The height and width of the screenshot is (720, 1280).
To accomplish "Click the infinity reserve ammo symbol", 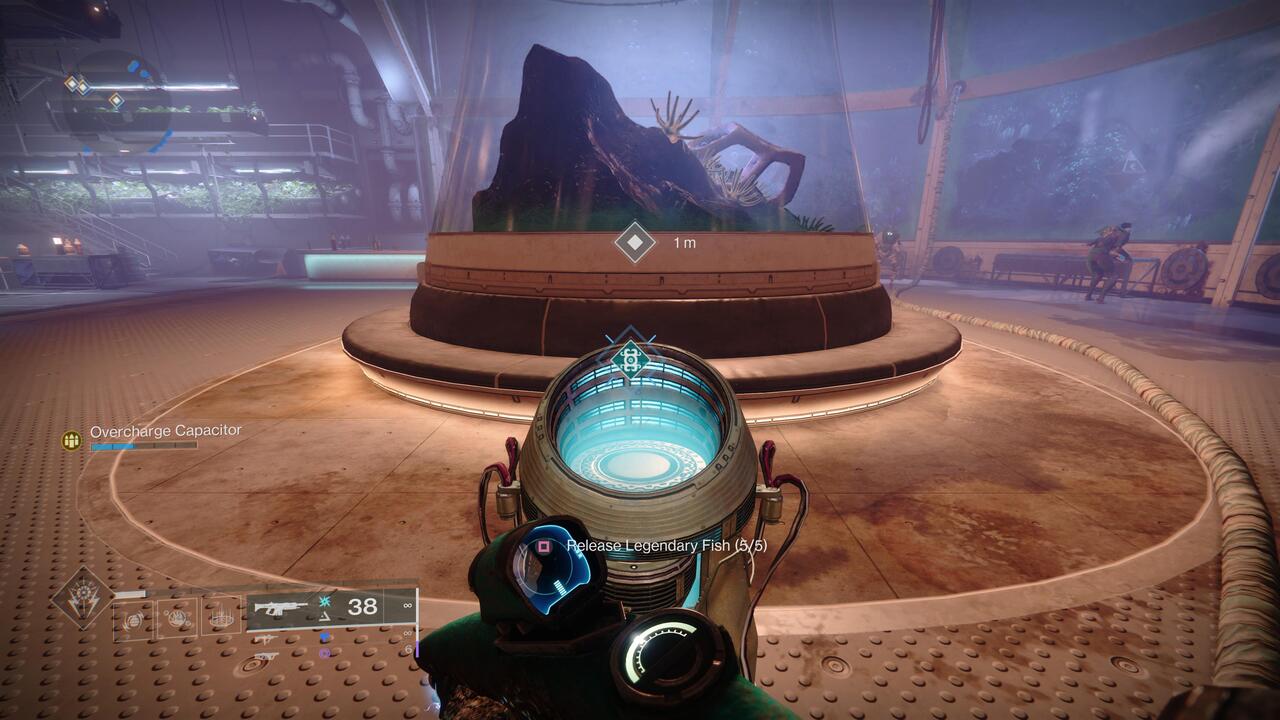I will point(407,606).
